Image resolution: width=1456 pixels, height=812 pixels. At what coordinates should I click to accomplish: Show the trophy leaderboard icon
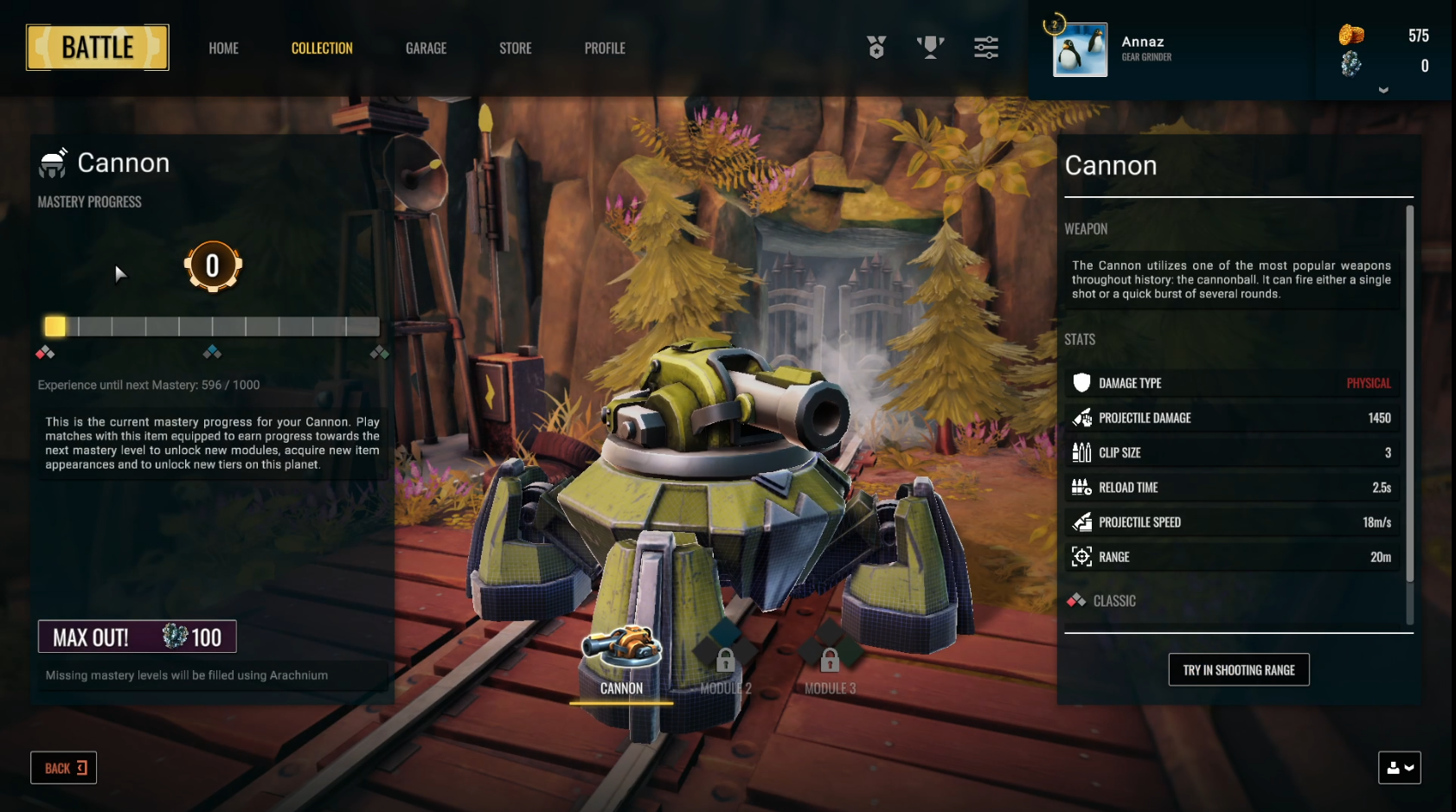[930, 48]
